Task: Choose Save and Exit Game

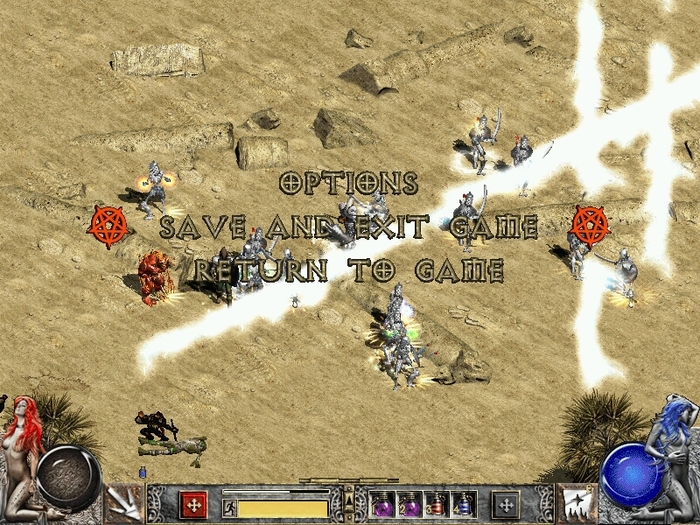Action: coord(348,227)
